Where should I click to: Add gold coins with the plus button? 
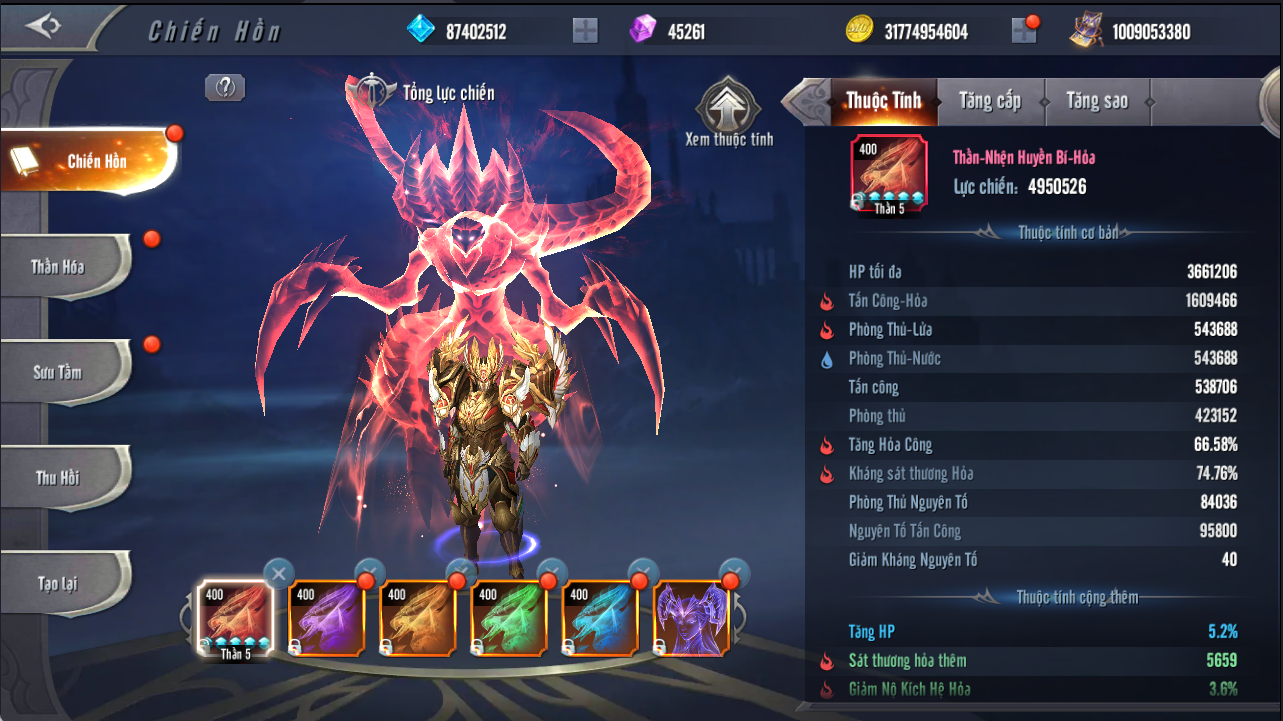click(1024, 31)
